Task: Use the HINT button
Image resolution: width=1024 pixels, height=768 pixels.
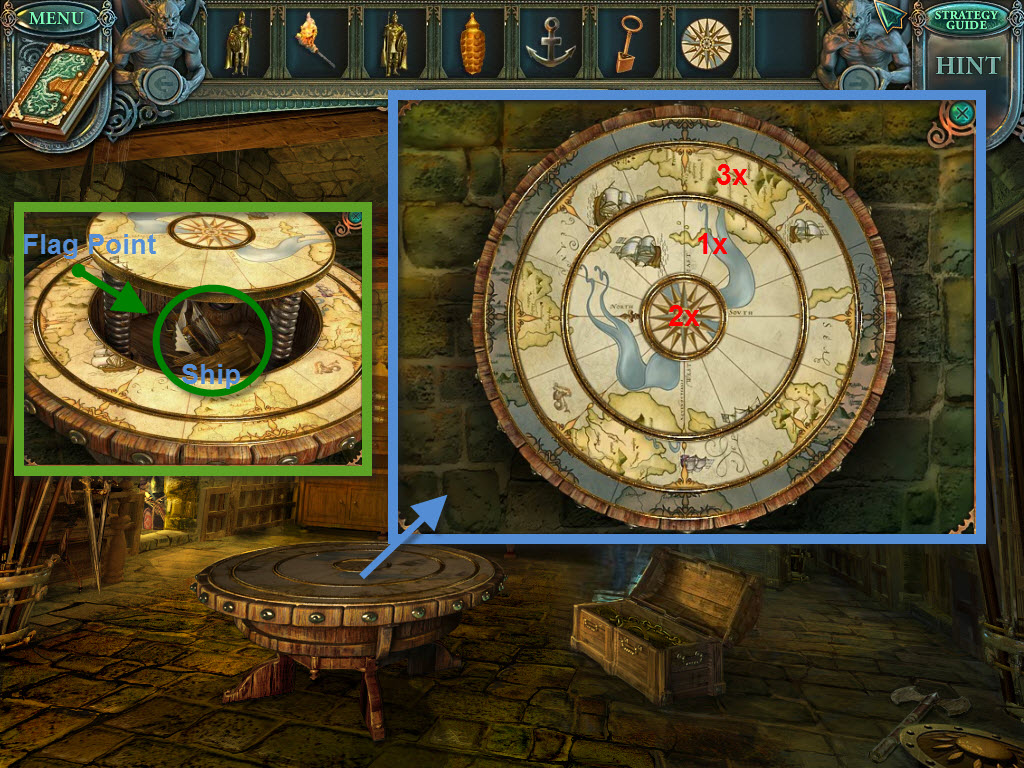Action: (967, 66)
